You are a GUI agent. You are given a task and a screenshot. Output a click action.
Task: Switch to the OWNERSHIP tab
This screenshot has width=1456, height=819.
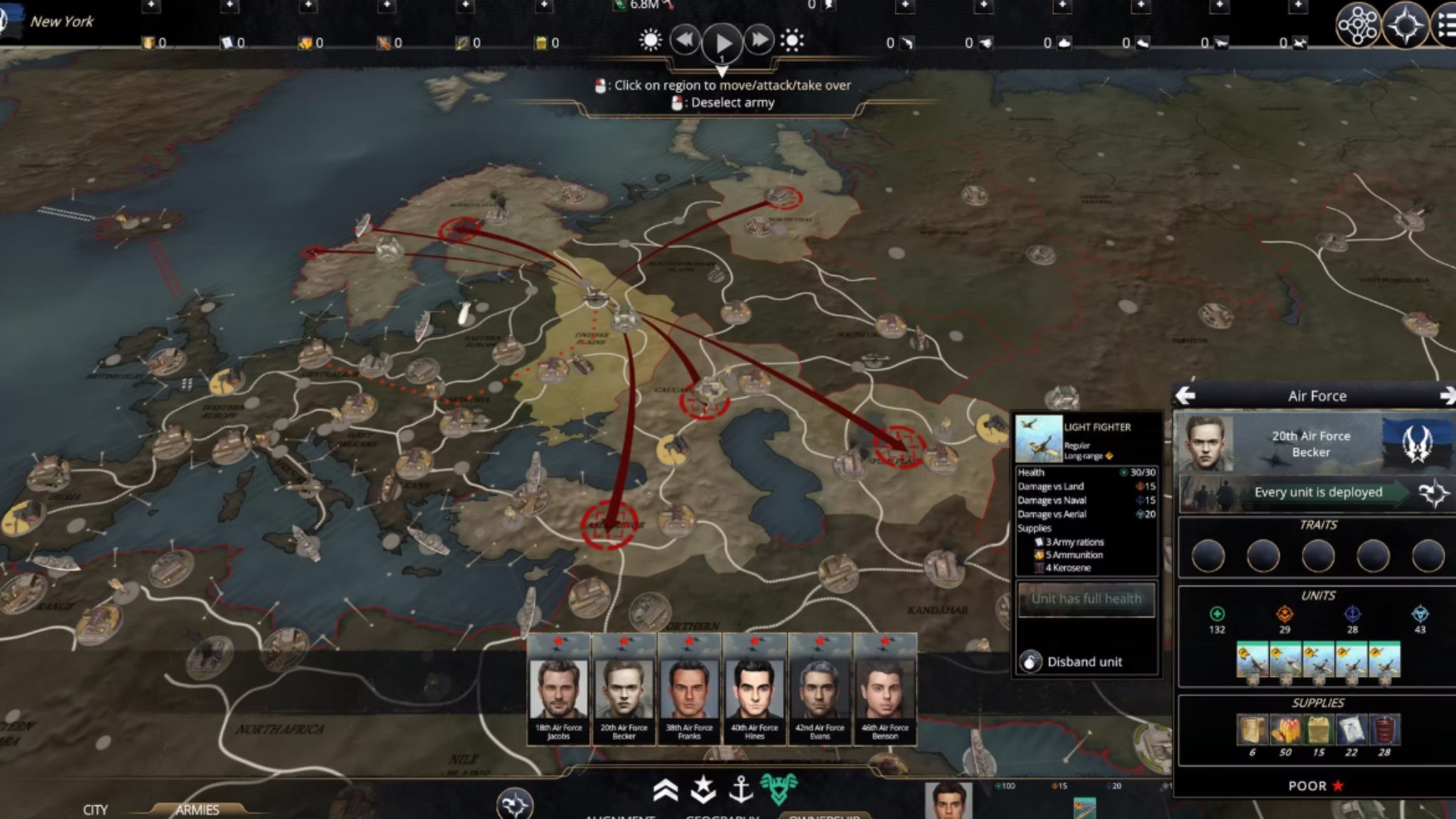click(x=825, y=816)
